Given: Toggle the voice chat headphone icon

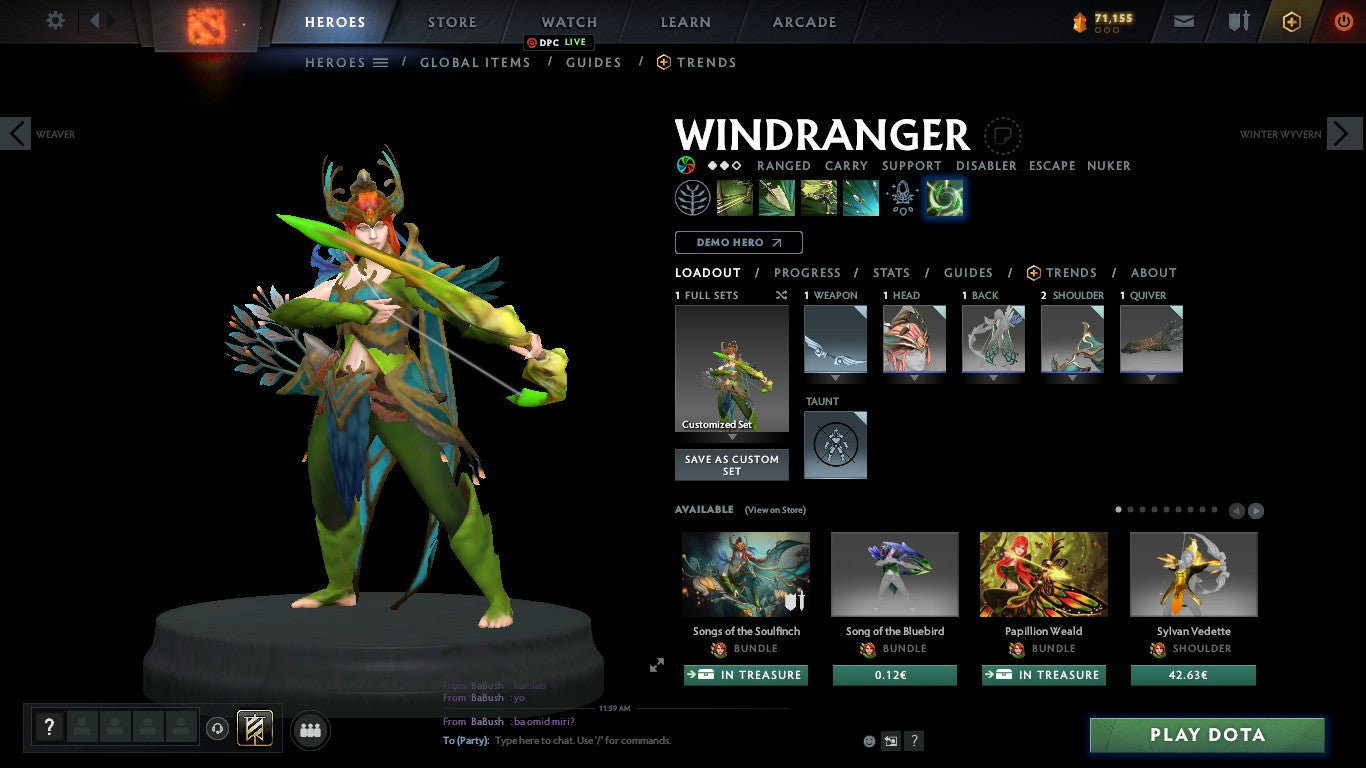Looking at the screenshot, I should [218, 730].
